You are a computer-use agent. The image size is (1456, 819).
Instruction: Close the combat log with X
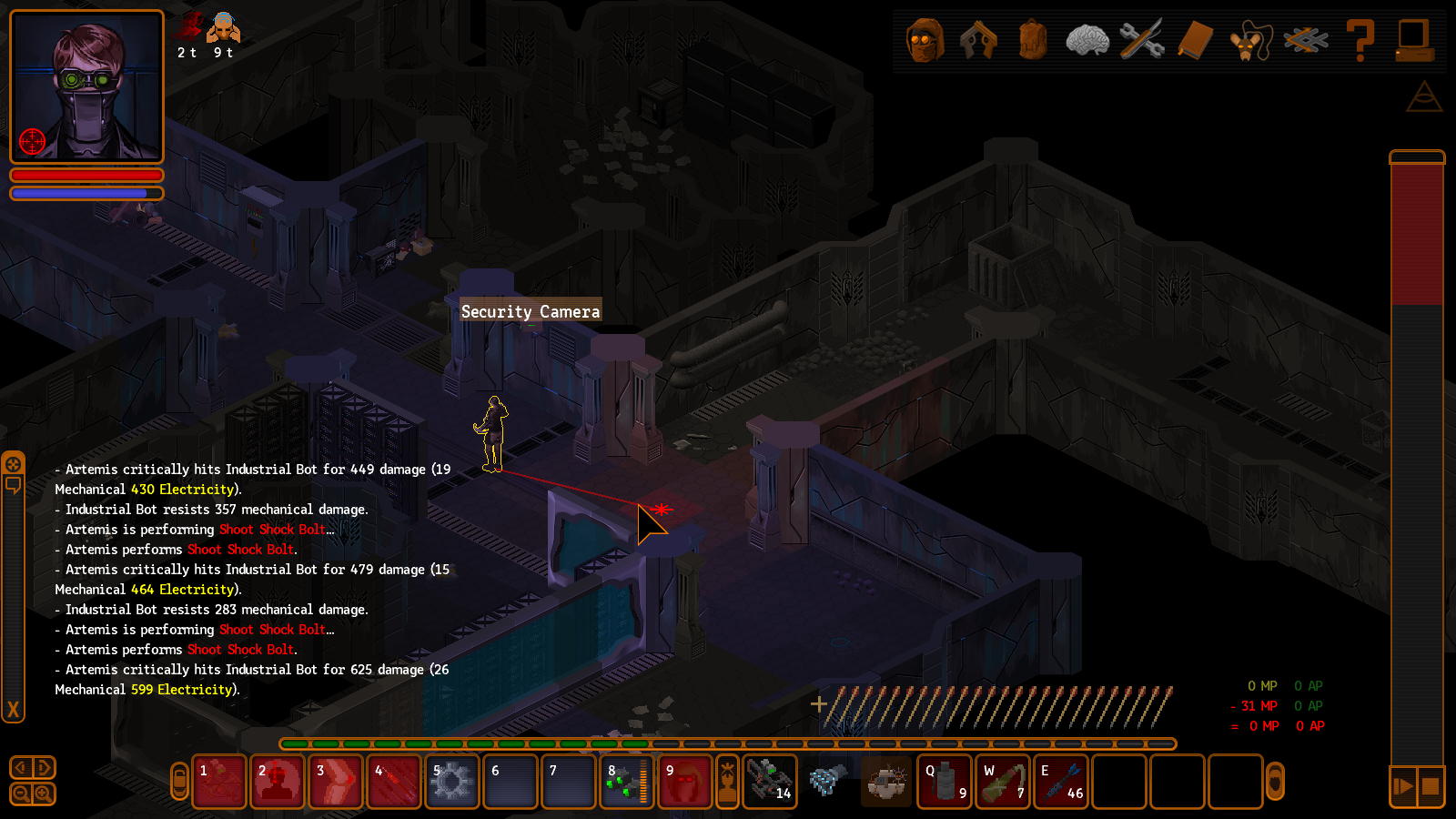[13, 710]
